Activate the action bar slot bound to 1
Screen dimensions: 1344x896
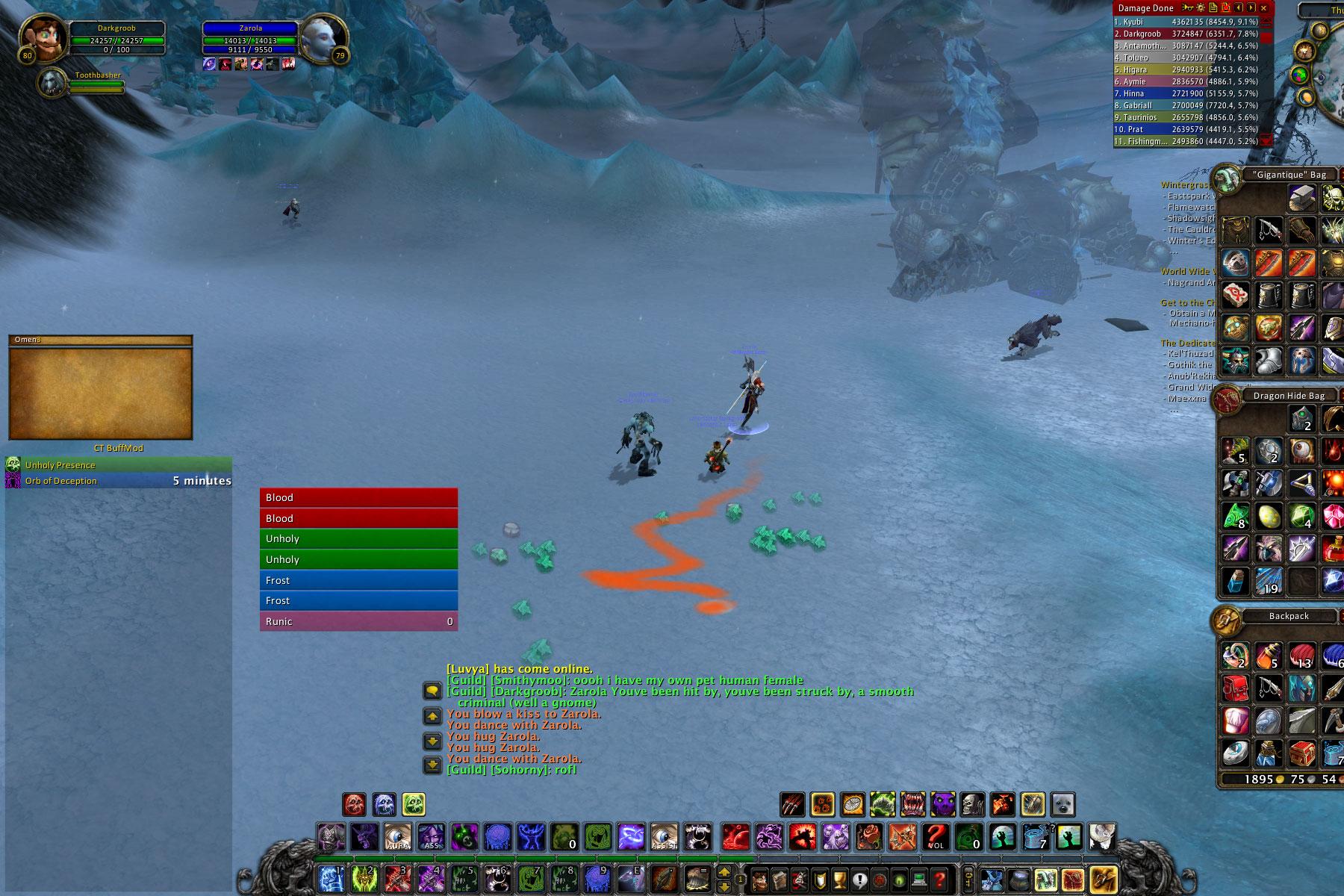pyautogui.click(x=331, y=879)
